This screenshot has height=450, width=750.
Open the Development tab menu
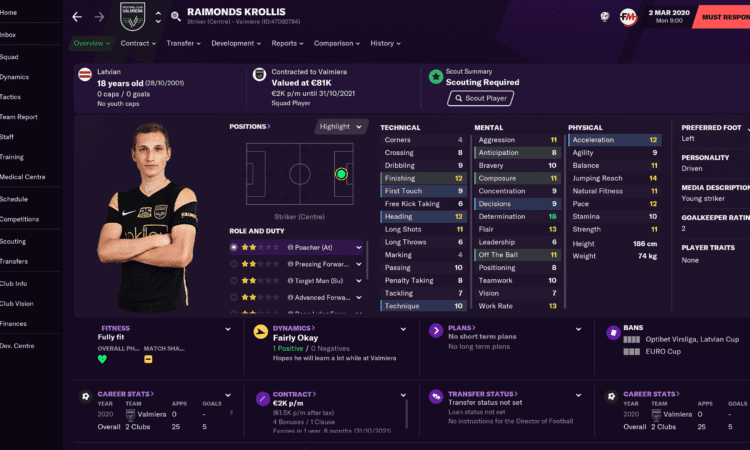[x=235, y=44]
